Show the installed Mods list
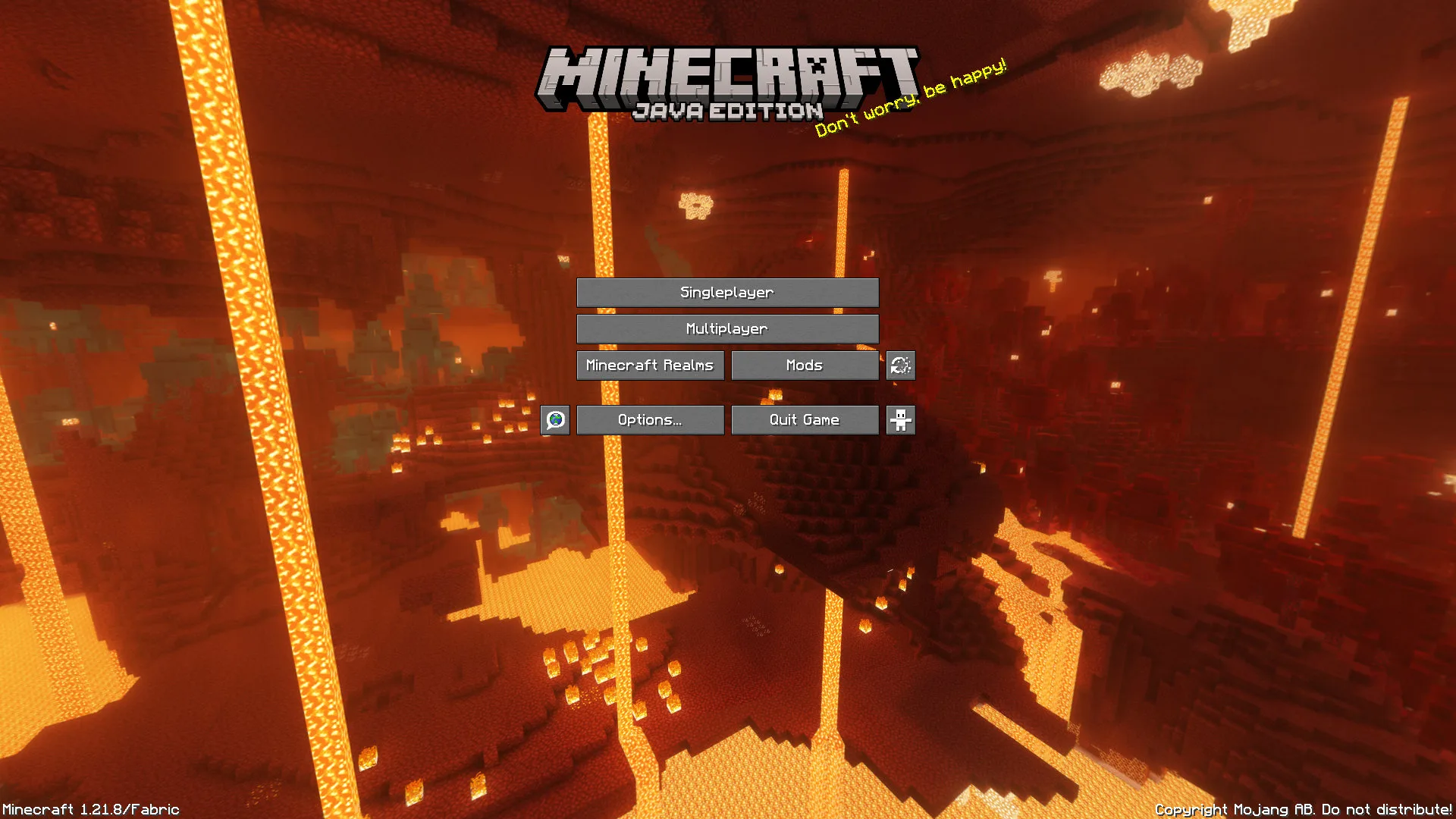1456x819 pixels. click(804, 365)
